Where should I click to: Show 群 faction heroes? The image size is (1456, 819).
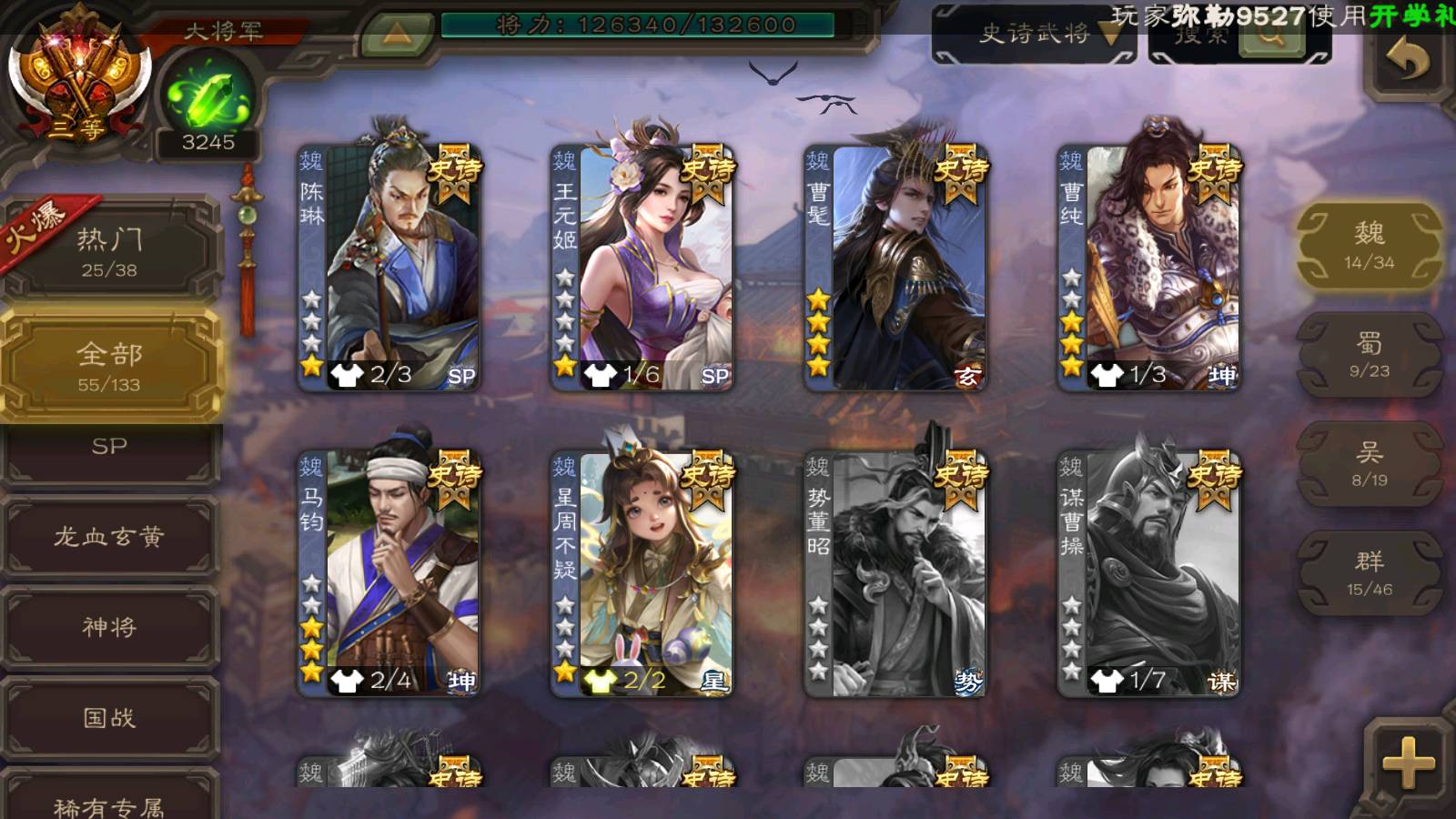coord(1369,573)
